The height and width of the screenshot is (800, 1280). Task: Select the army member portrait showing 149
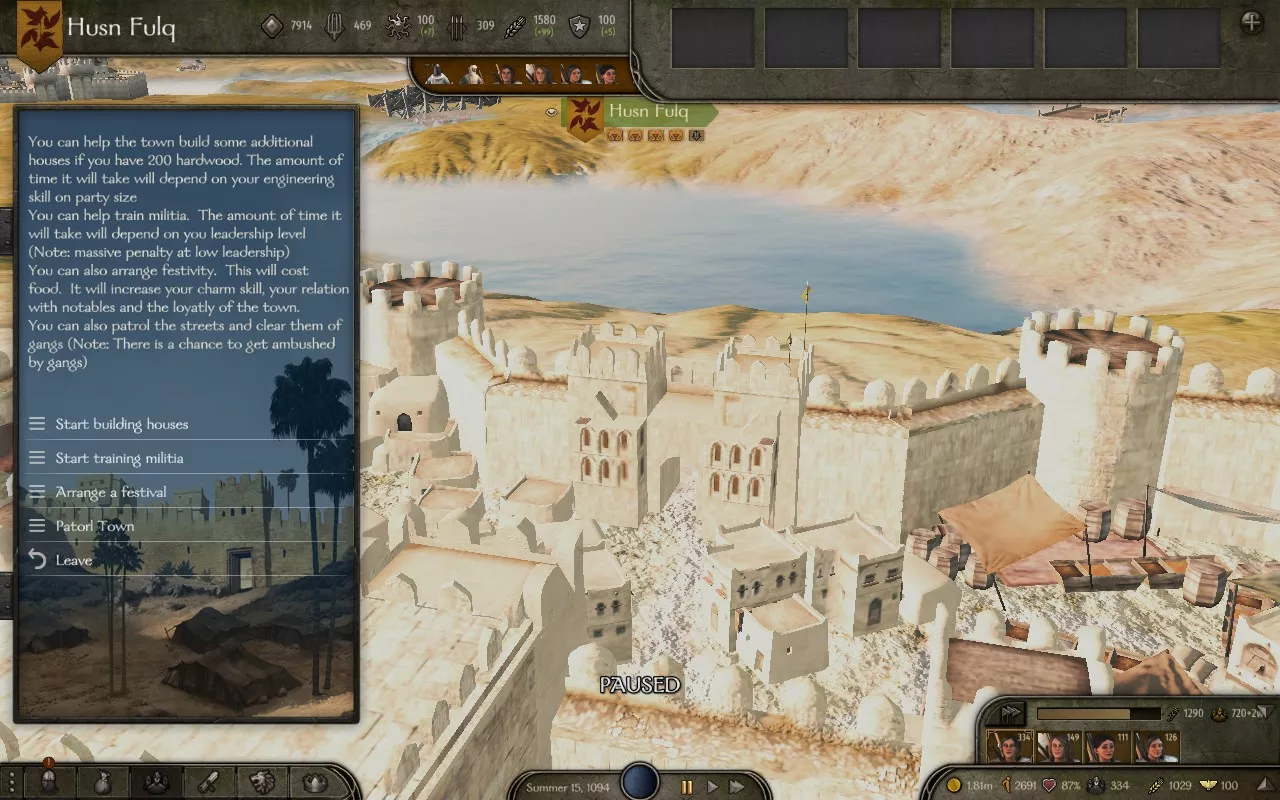pos(1057,748)
